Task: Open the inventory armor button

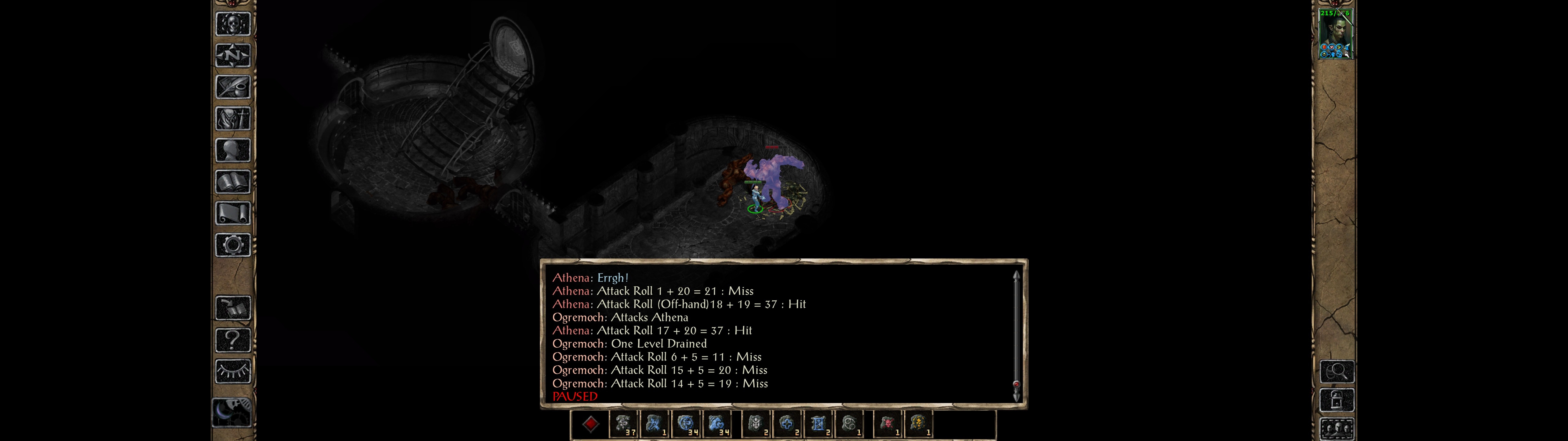Action: point(232,119)
